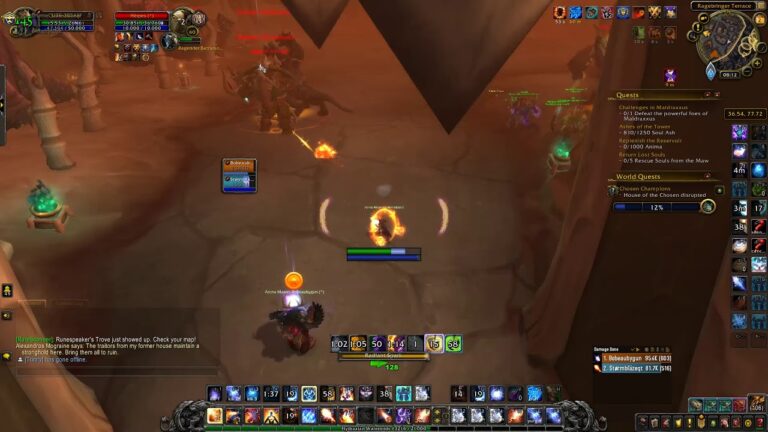Open the circular minimap
The width and height of the screenshot is (768, 432).
[x=727, y=40]
